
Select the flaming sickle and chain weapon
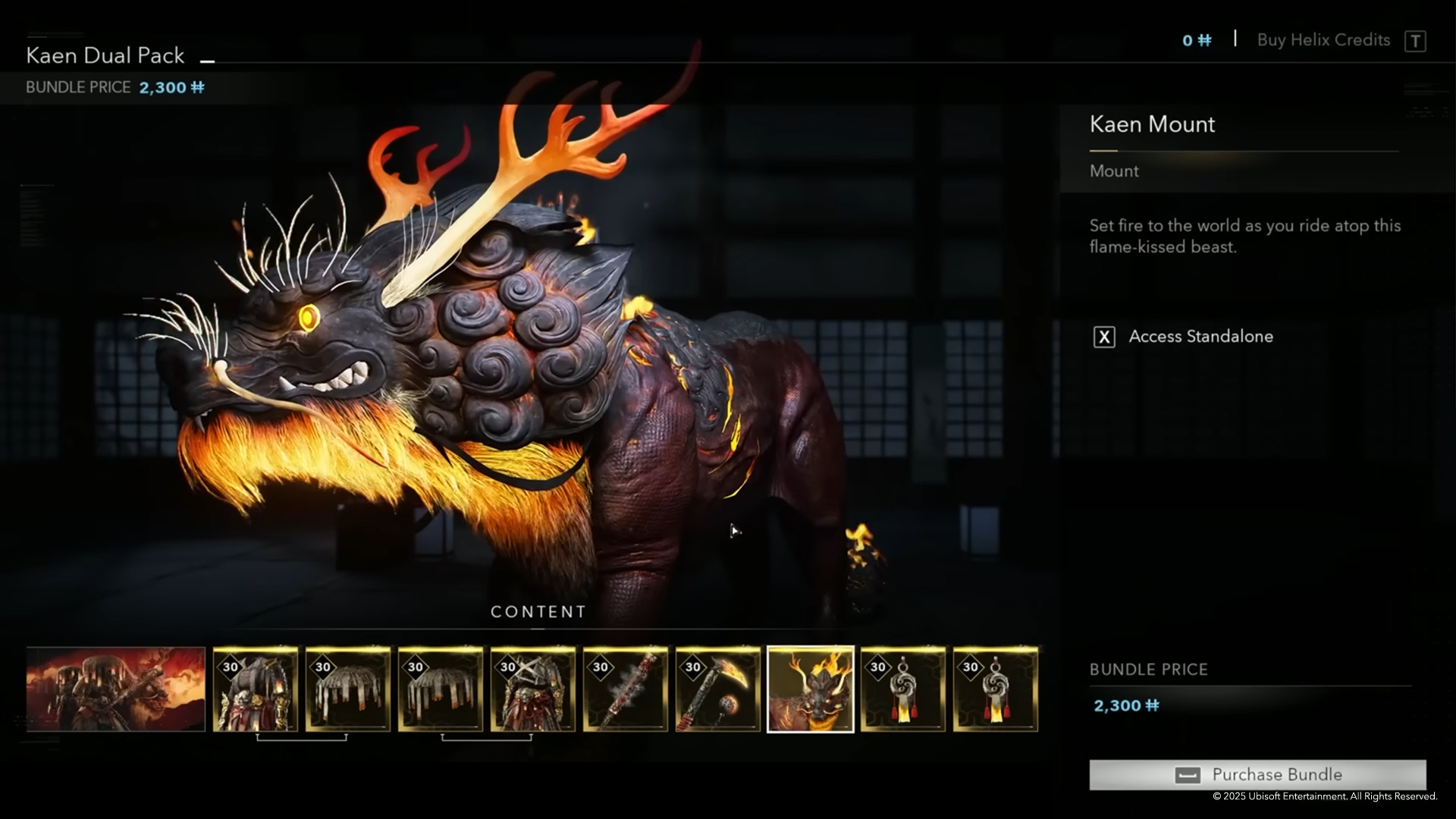(718, 689)
